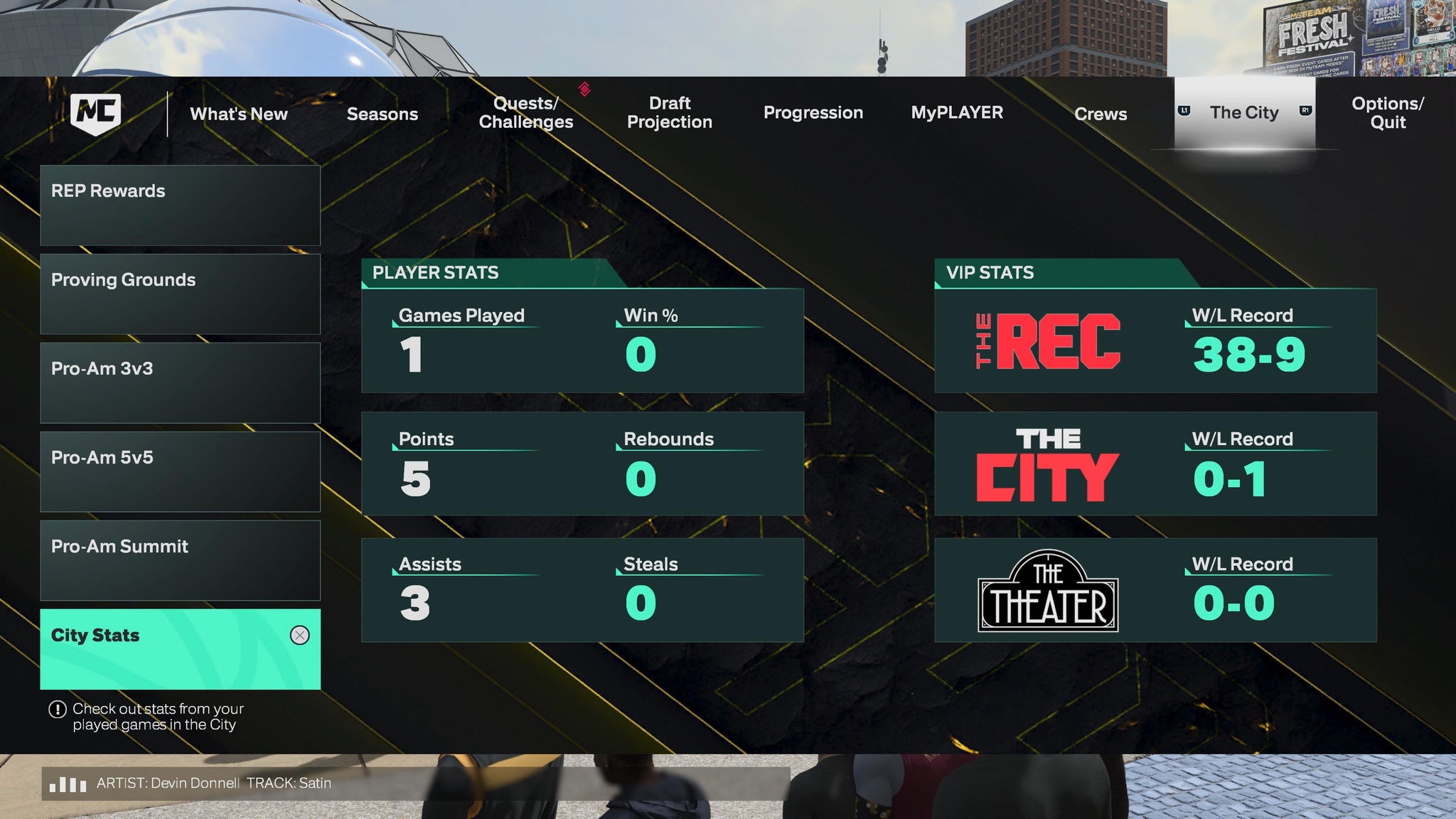Select the highlighted City Stats entry

[180, 649]
